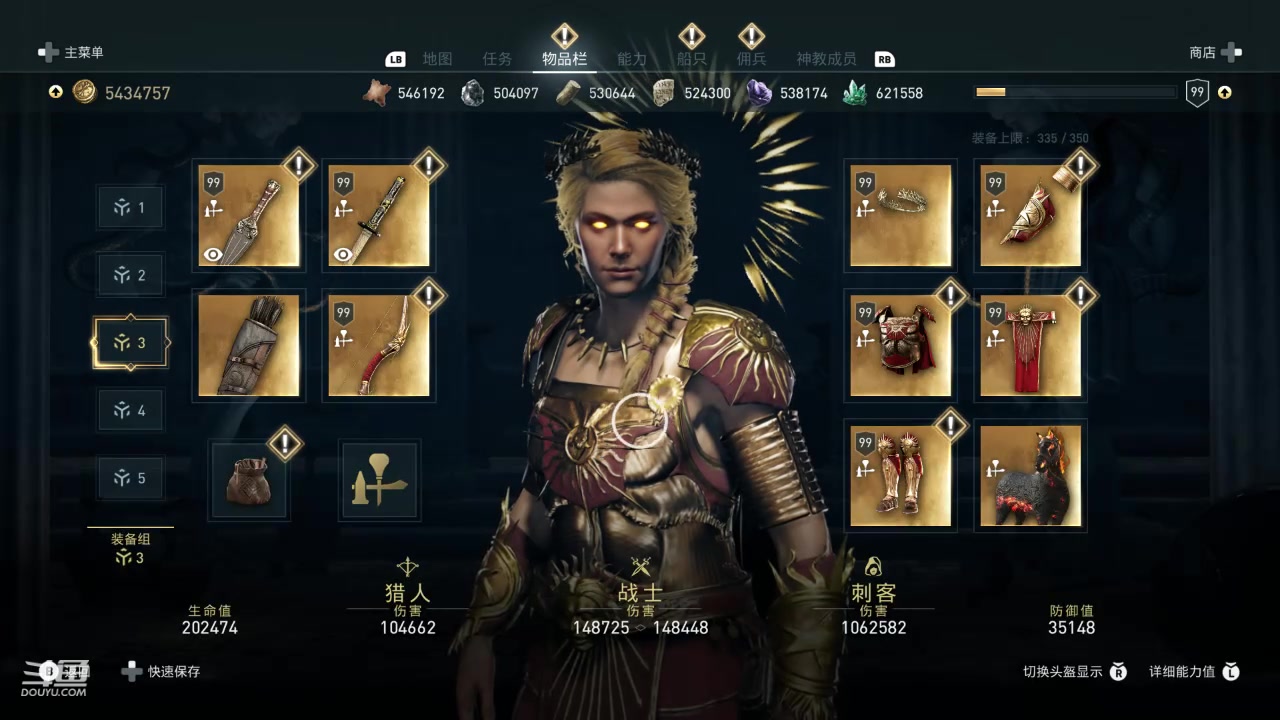
Task: Choose the red bow weapon slot
Action: pyautogui.click(x=379, y=345)
